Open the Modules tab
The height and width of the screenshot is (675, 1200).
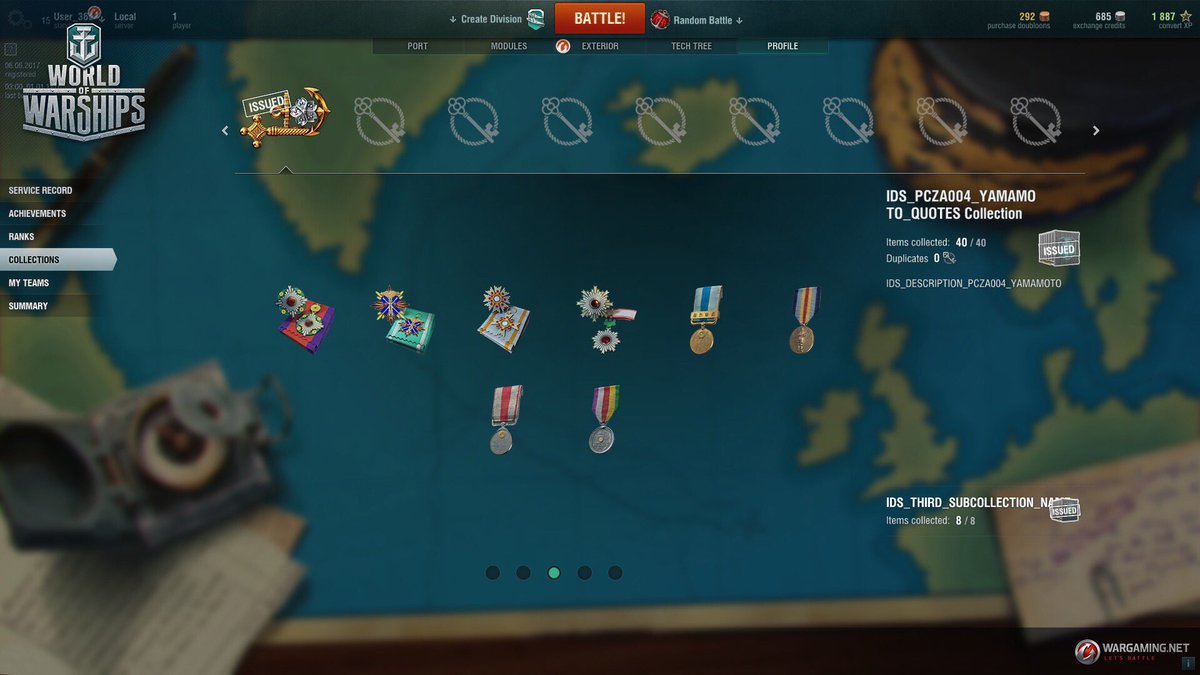(508, 46)
